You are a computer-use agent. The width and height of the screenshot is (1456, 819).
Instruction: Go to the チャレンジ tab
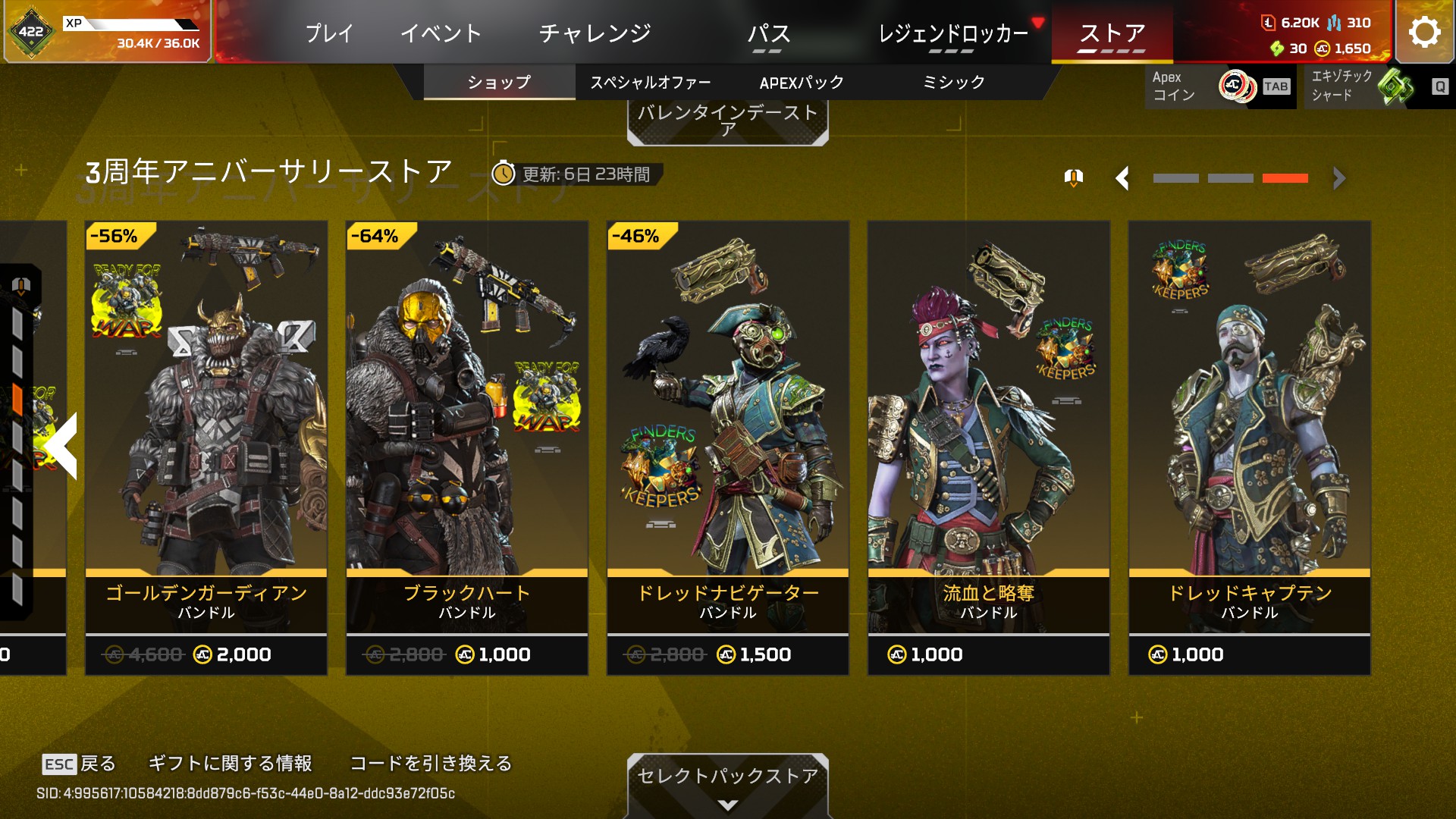point(595,33)
